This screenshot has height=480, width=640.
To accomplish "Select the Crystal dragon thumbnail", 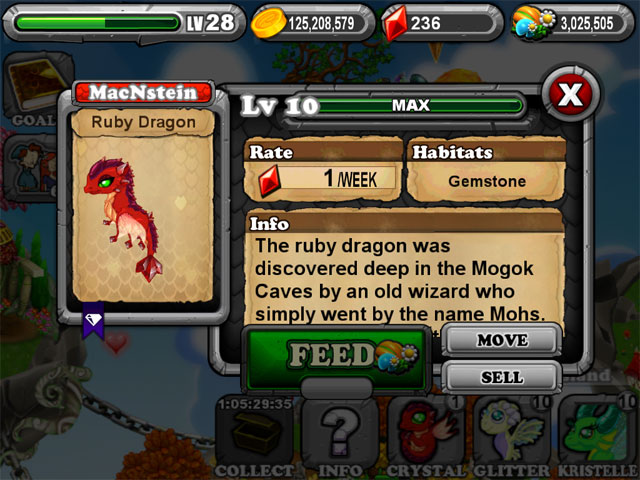I will coord(424,436).
